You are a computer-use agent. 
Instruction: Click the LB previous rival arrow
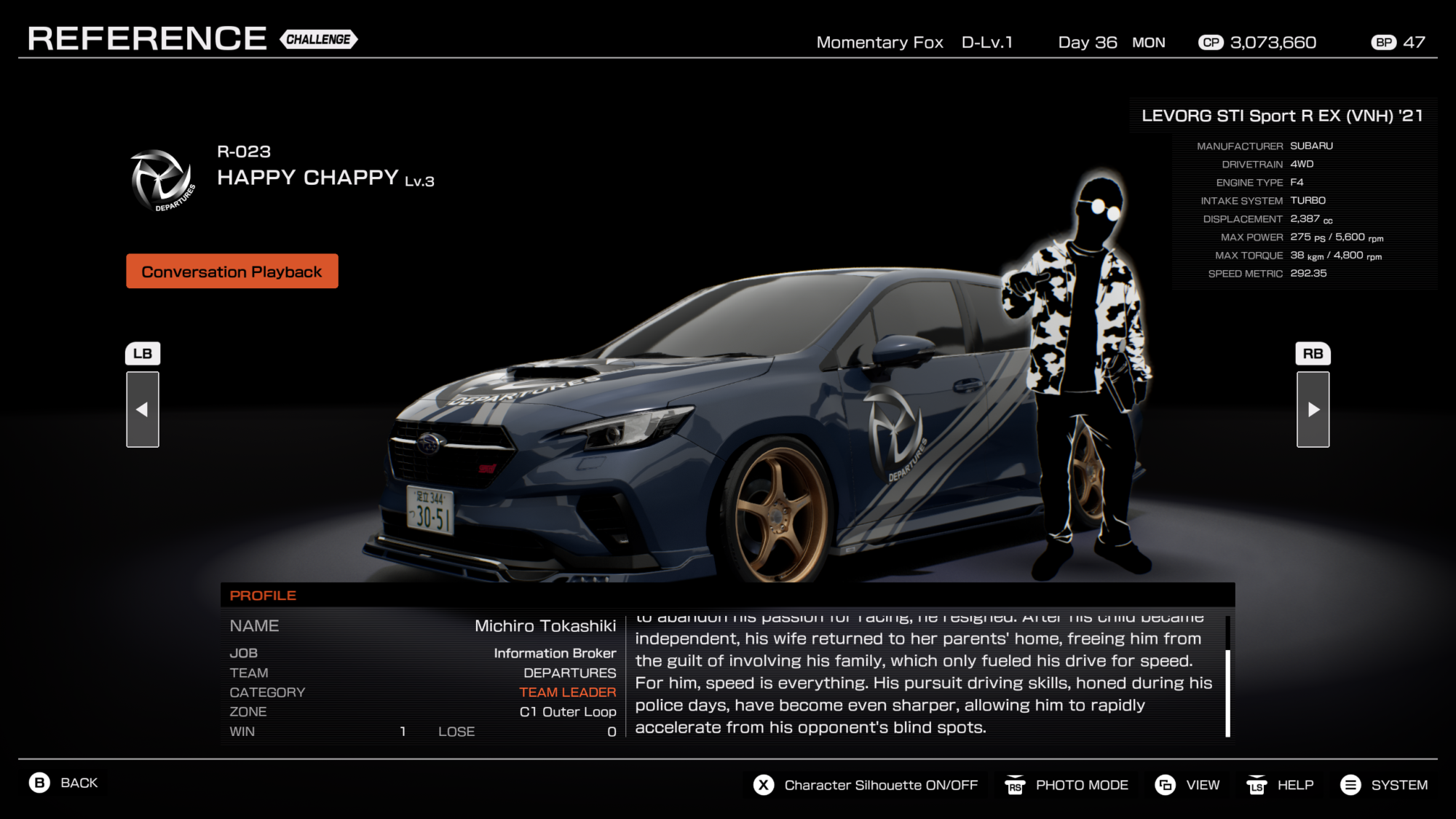[x=143, y=353]
